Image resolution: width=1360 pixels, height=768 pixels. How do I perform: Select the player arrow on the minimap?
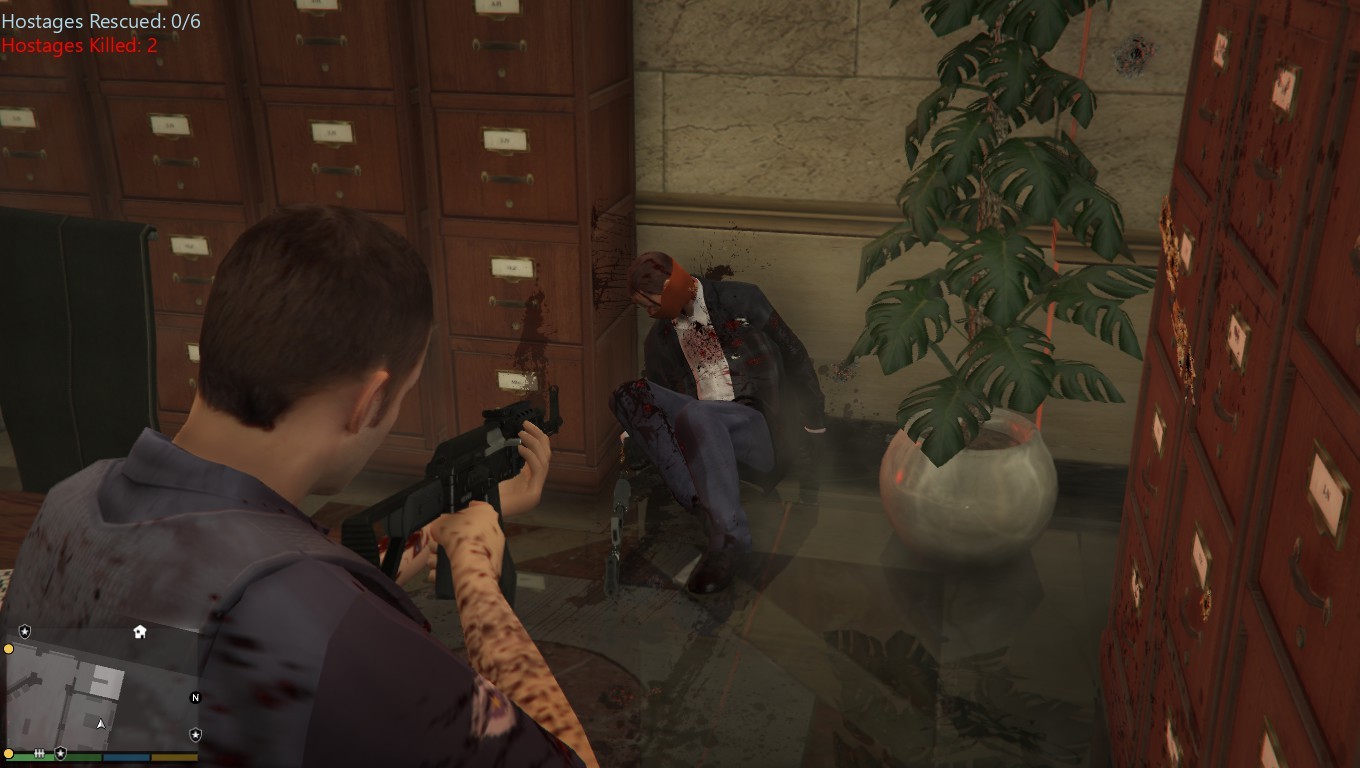tap(100, 723)
